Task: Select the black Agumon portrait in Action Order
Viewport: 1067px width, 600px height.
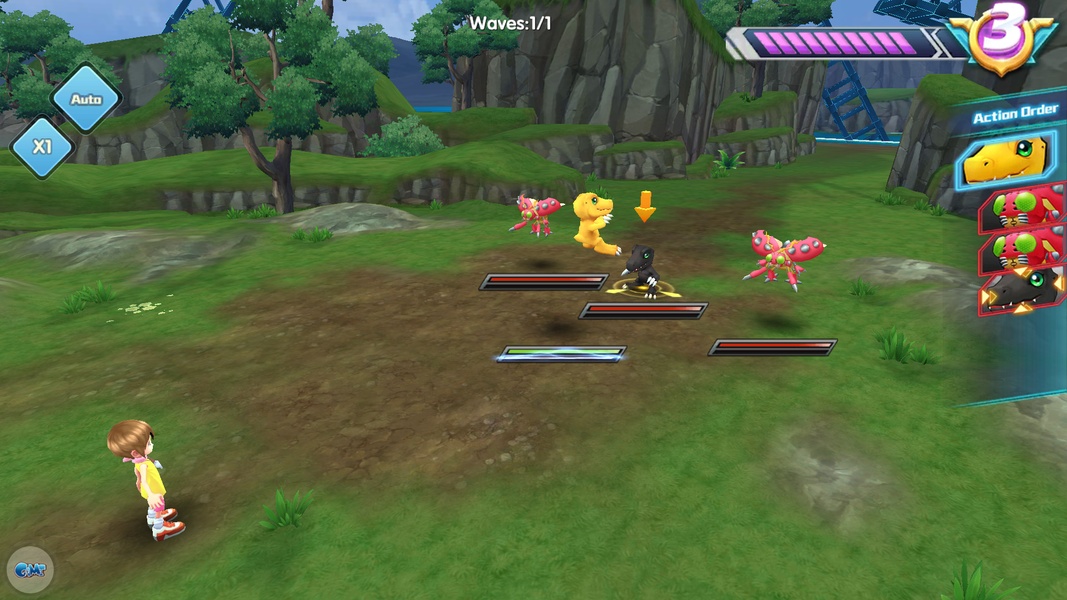Action: [x=1022, y=290]
